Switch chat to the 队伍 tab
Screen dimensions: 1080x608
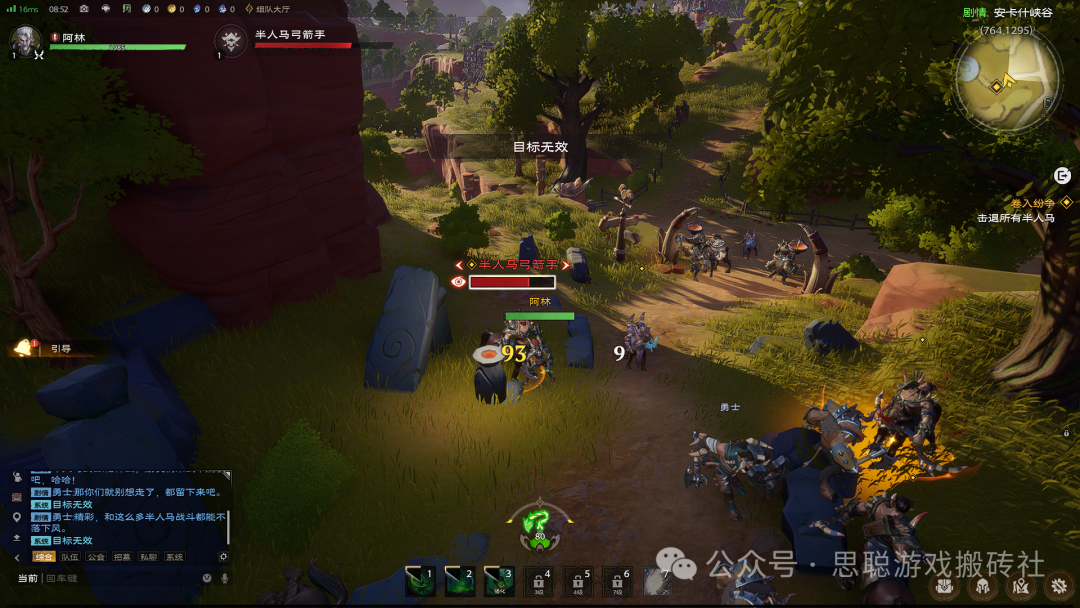69,557
